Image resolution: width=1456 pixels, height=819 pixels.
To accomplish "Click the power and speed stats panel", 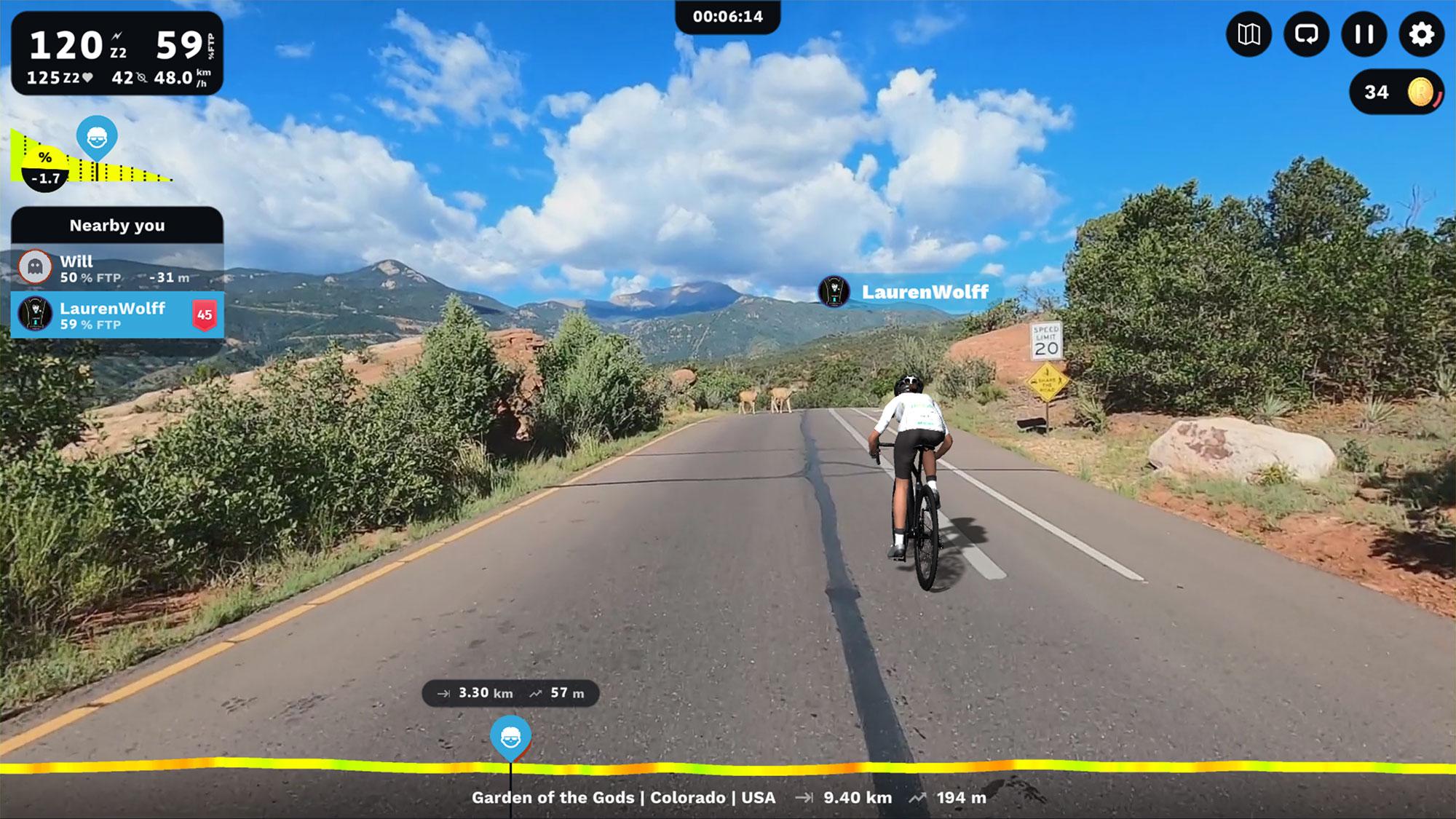I will click(116, 54).
